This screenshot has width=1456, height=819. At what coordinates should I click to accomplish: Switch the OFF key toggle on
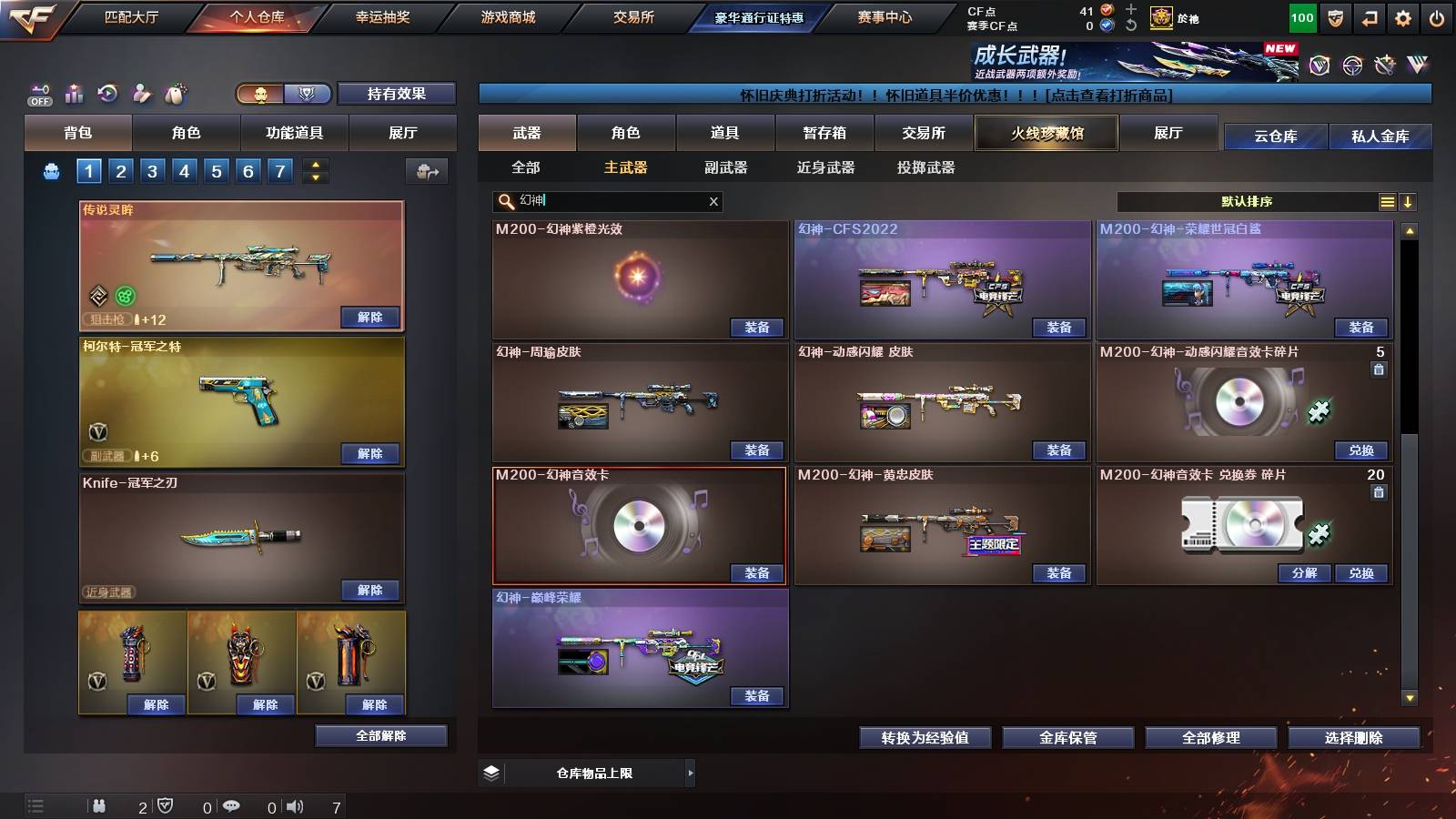coord(38,91)
